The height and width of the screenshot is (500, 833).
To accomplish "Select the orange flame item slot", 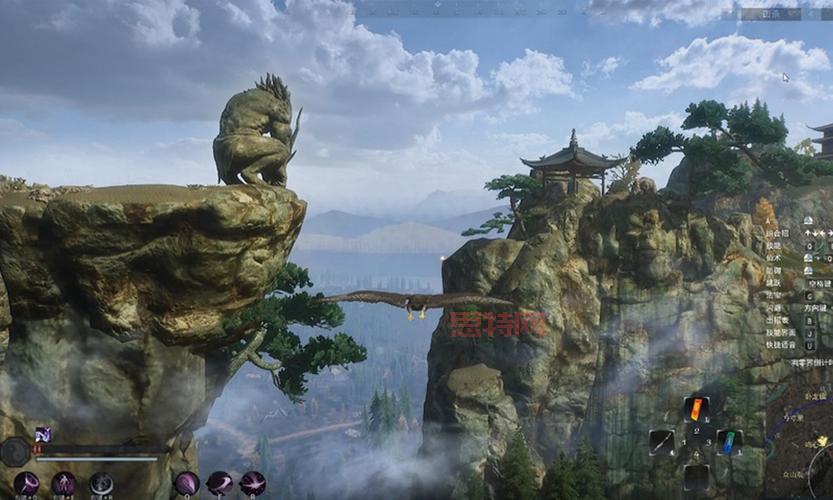I will pyautogui.click(x=697, y=409).
